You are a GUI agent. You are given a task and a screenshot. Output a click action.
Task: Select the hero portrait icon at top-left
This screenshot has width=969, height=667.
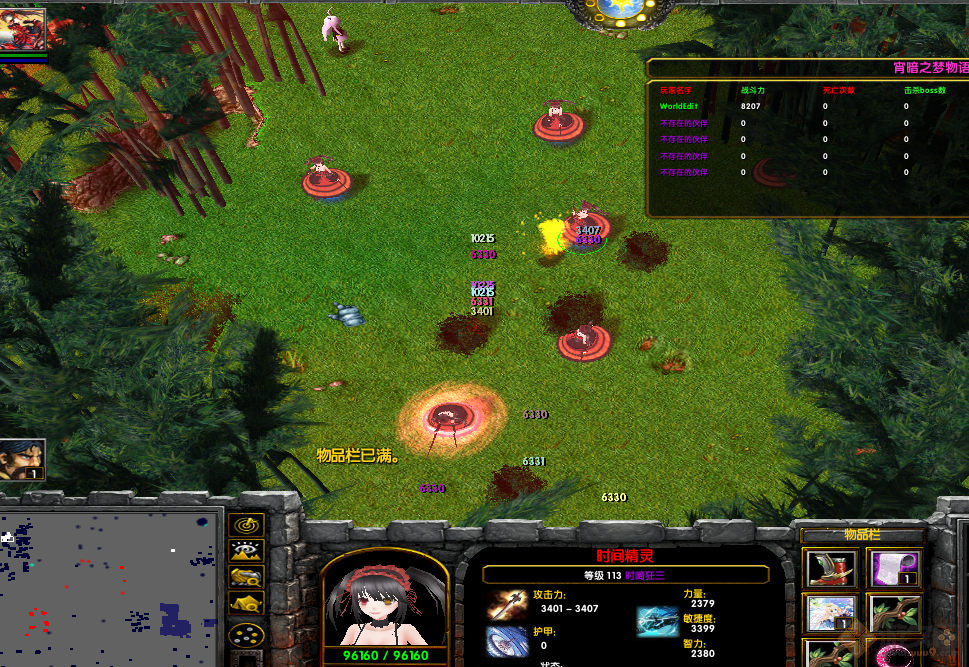pyautogui.click(x=23, y=29)
